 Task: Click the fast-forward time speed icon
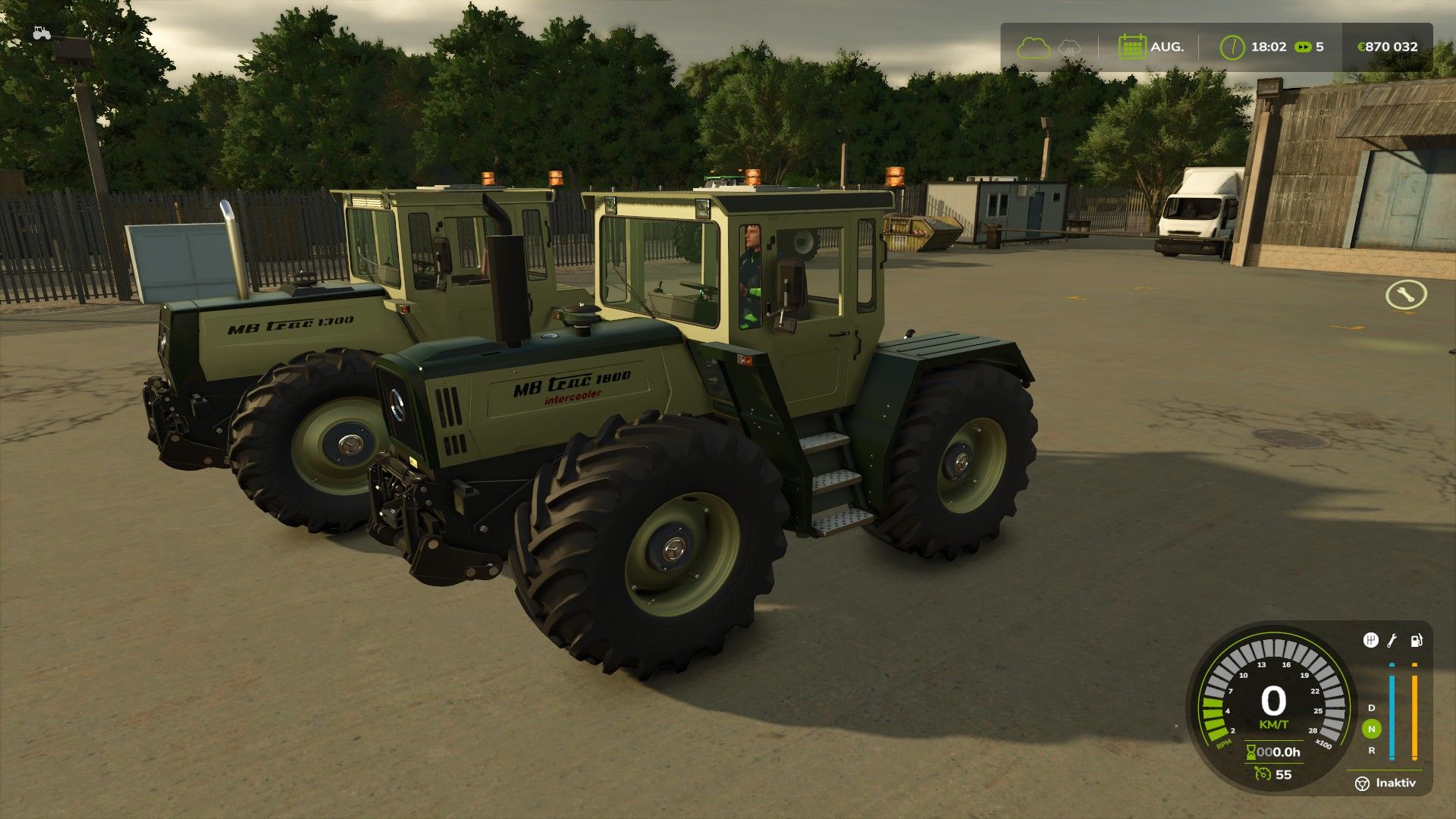[1303, 47]
